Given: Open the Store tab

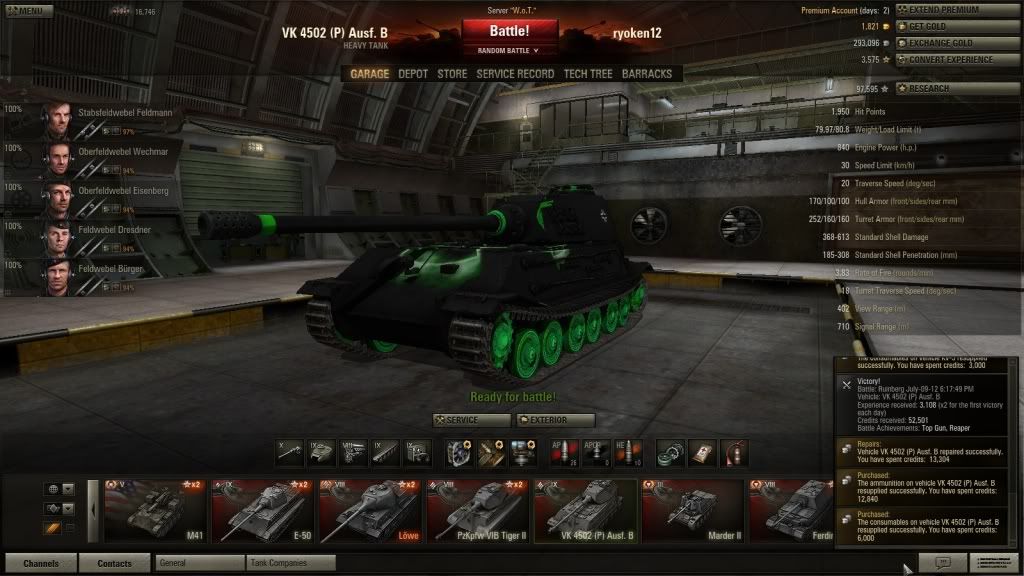Looking at the screenshot, I should click(x=452, y=74).
